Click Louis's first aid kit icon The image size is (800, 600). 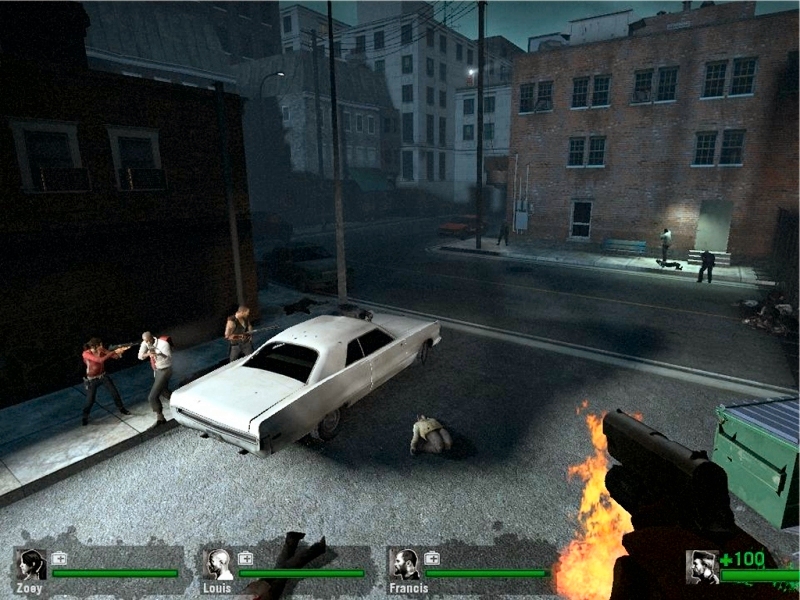coord(246,558)
